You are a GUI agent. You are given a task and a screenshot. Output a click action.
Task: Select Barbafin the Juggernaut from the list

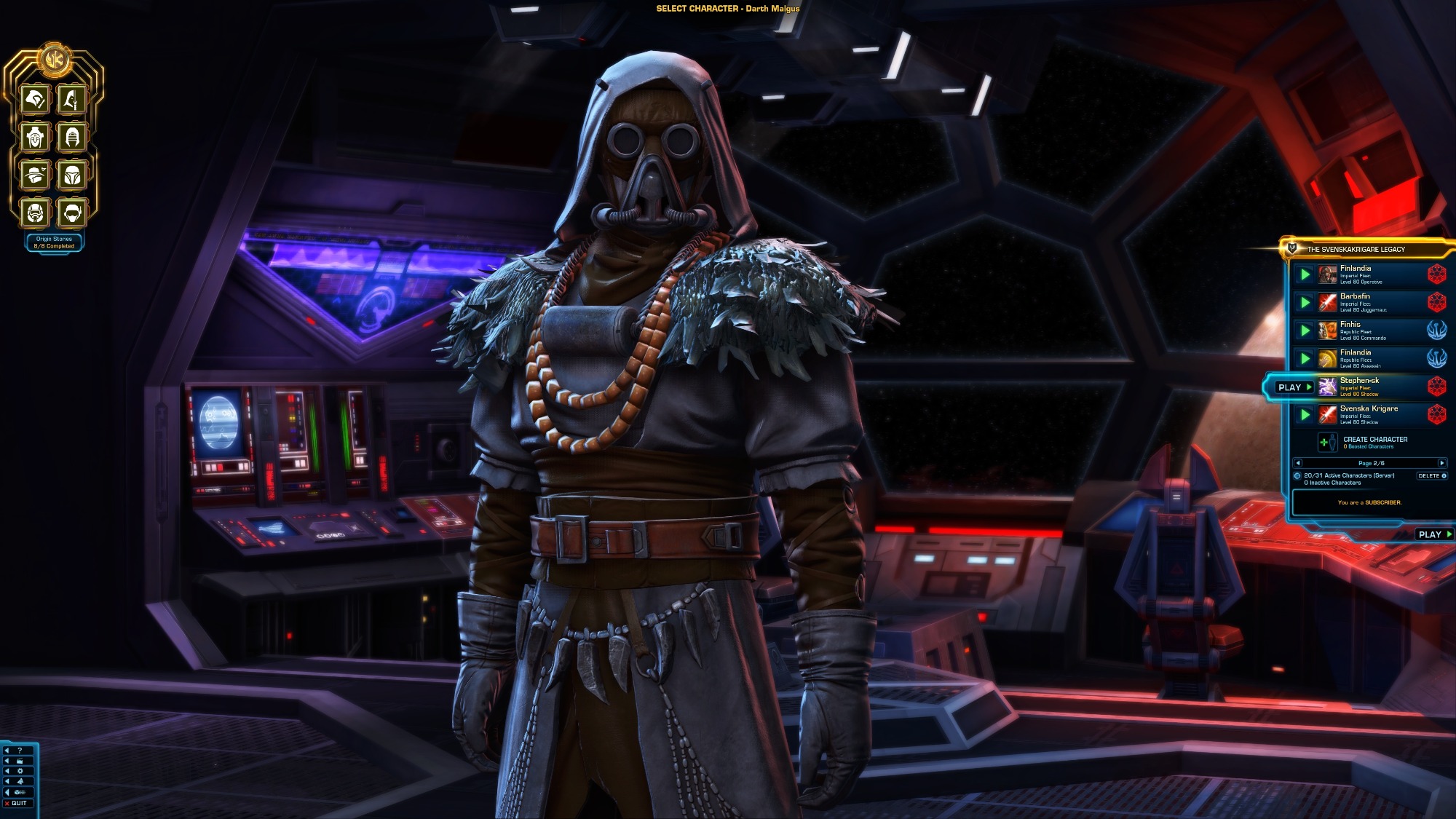(1369, 302)
